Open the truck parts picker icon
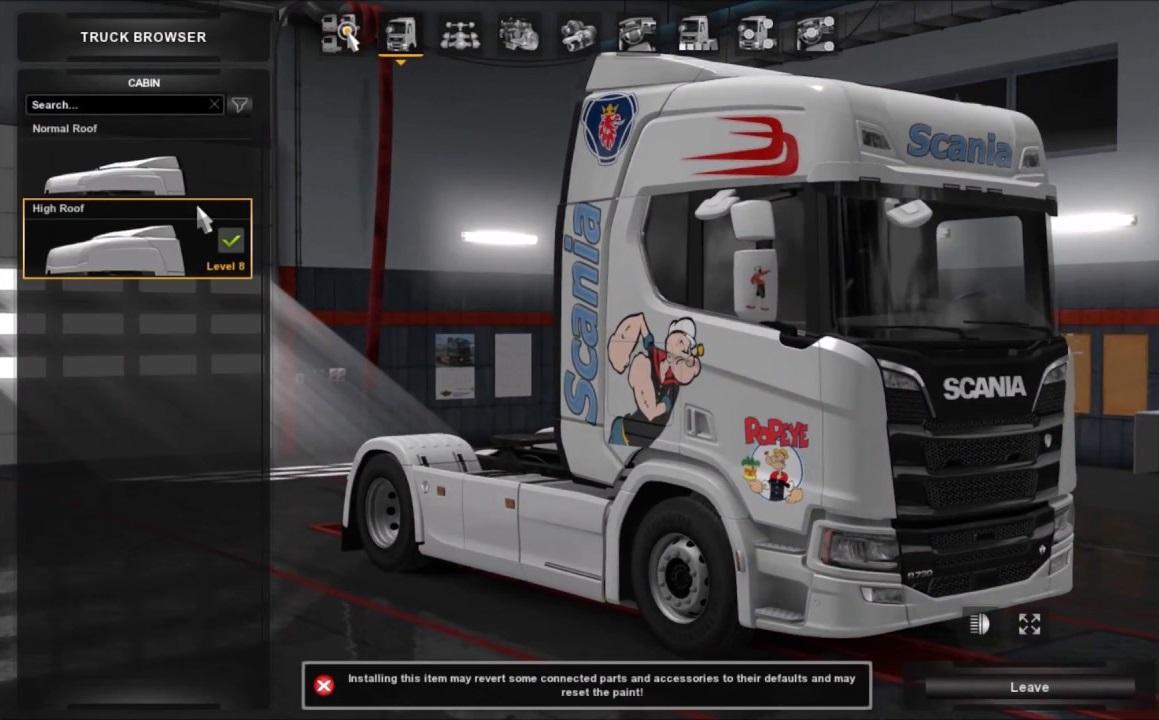Image resolution: width=1159 pixels, height=720 pixels. (341, 34)
